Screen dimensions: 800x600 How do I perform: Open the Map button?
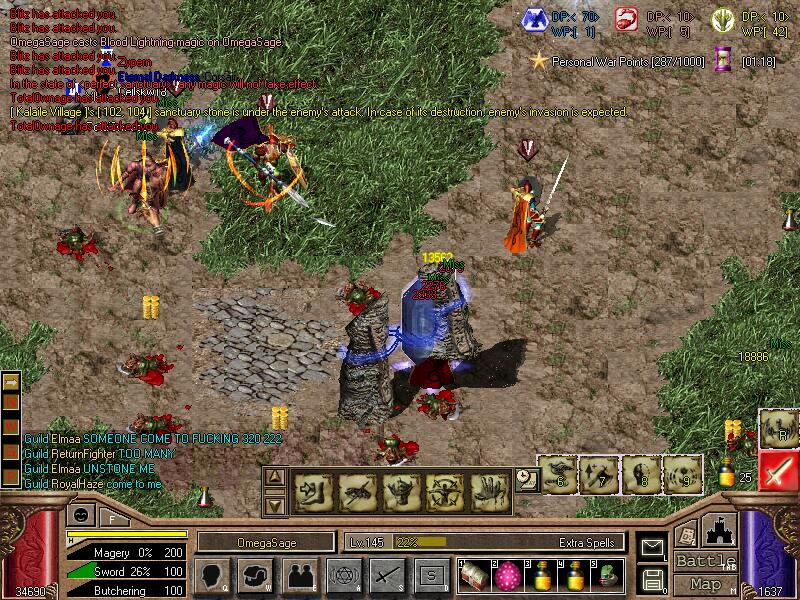click(x=706, y=584)
